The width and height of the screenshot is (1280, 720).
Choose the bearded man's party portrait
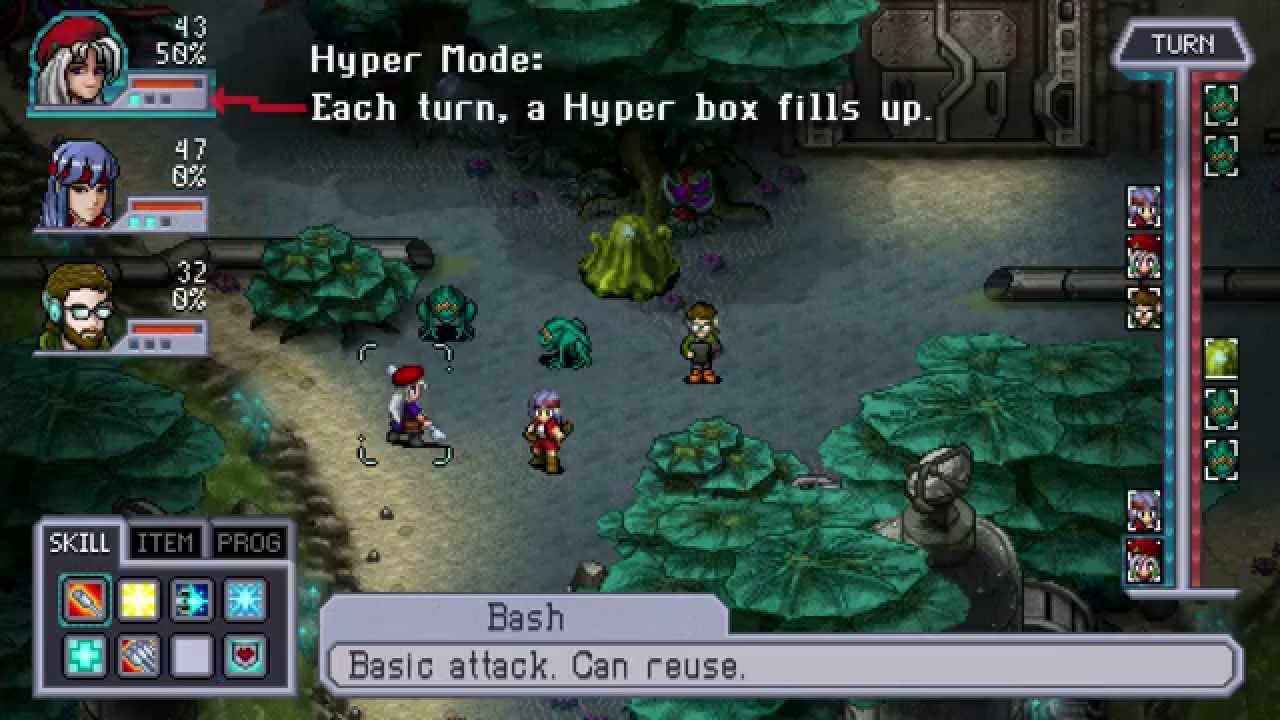(78, 307)
